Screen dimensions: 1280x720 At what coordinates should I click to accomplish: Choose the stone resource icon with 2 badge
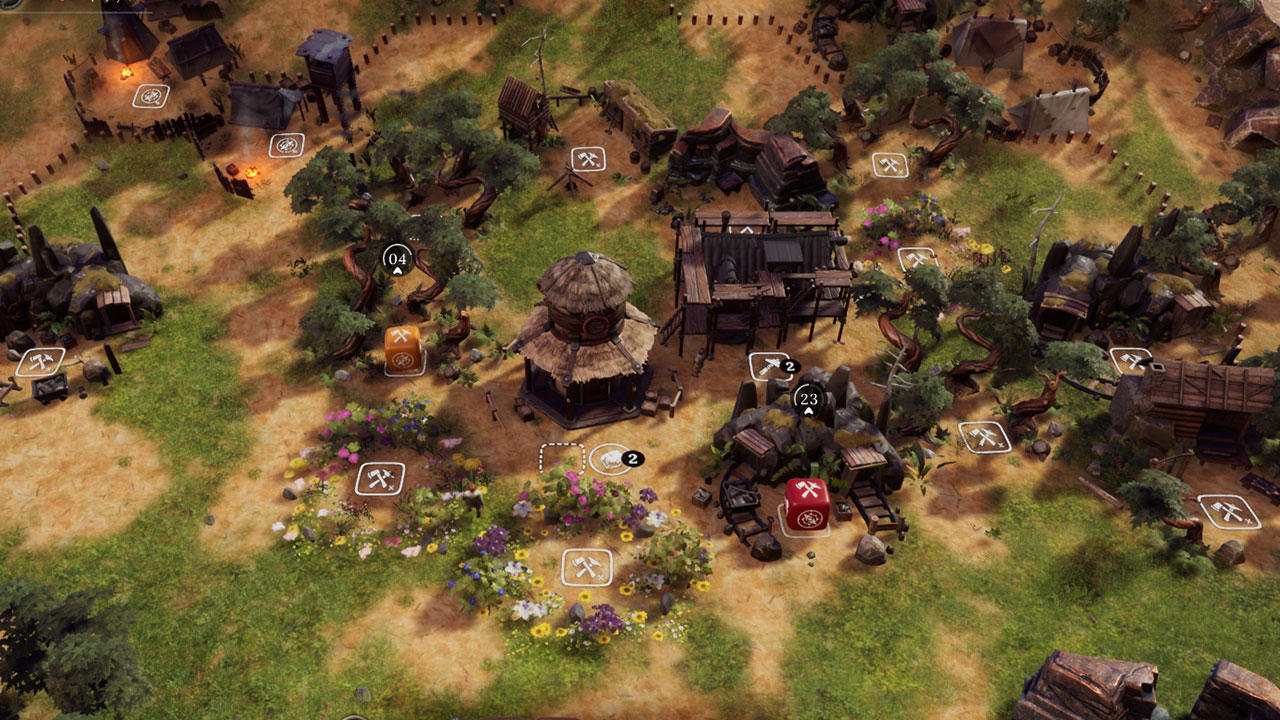click(x=609, y=459)
